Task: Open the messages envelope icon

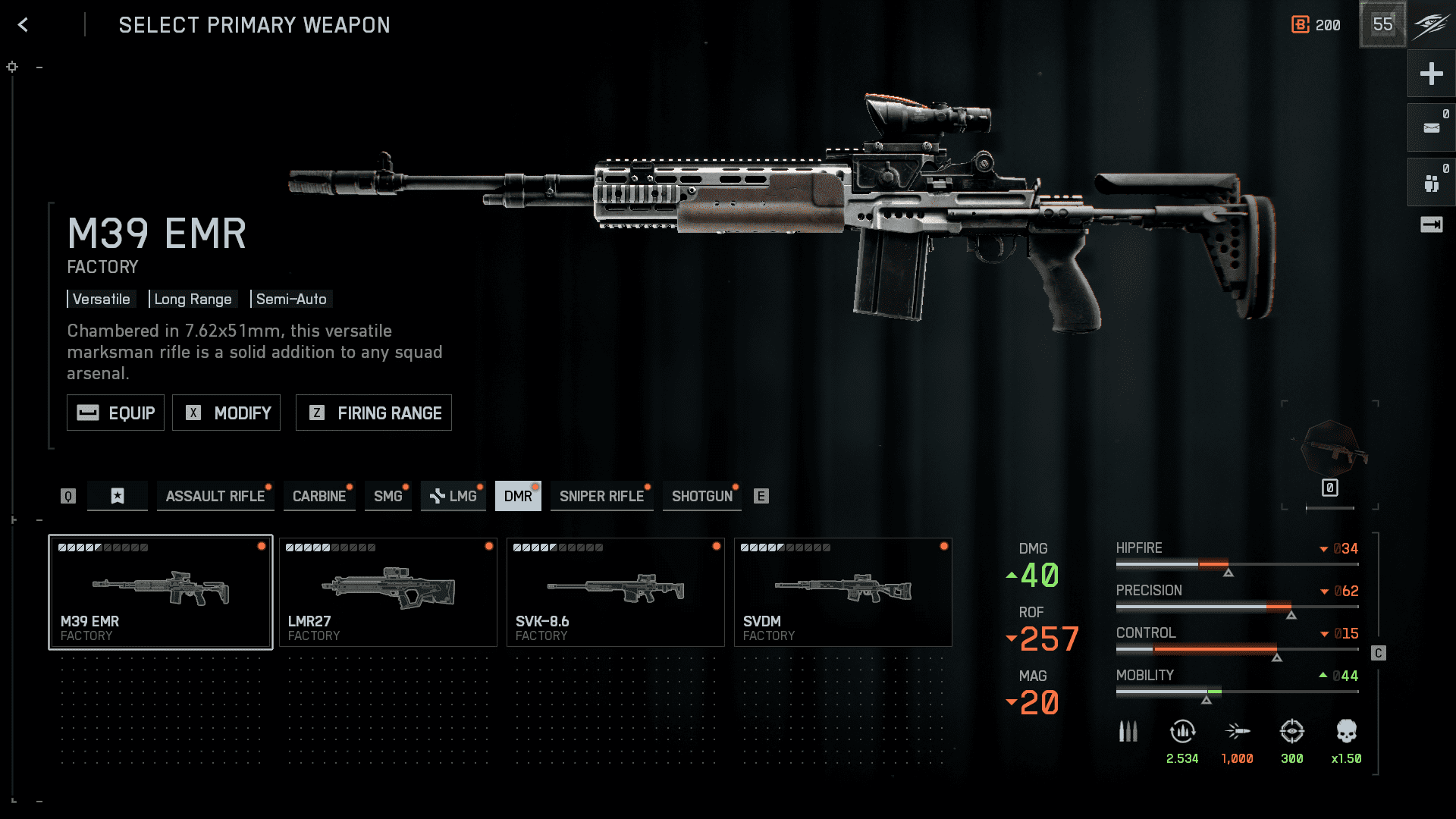Action: (1431, 128)
